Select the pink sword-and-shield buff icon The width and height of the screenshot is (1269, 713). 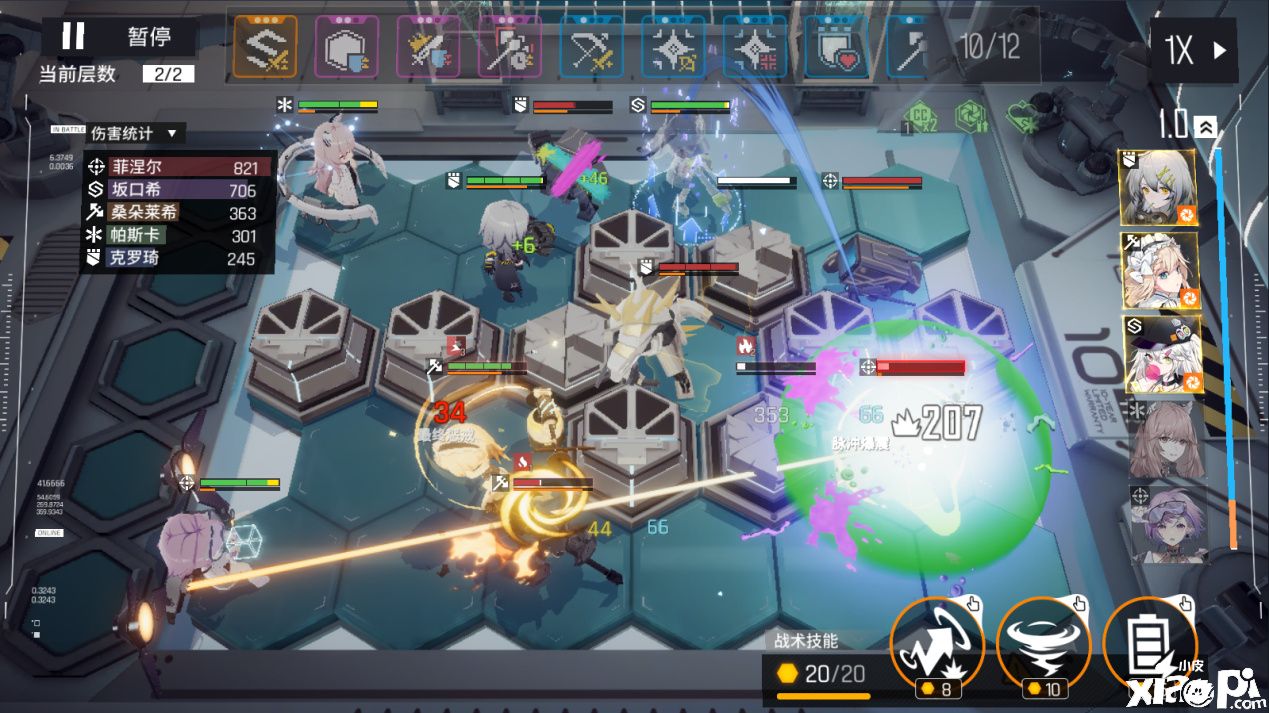coord(428,47)
